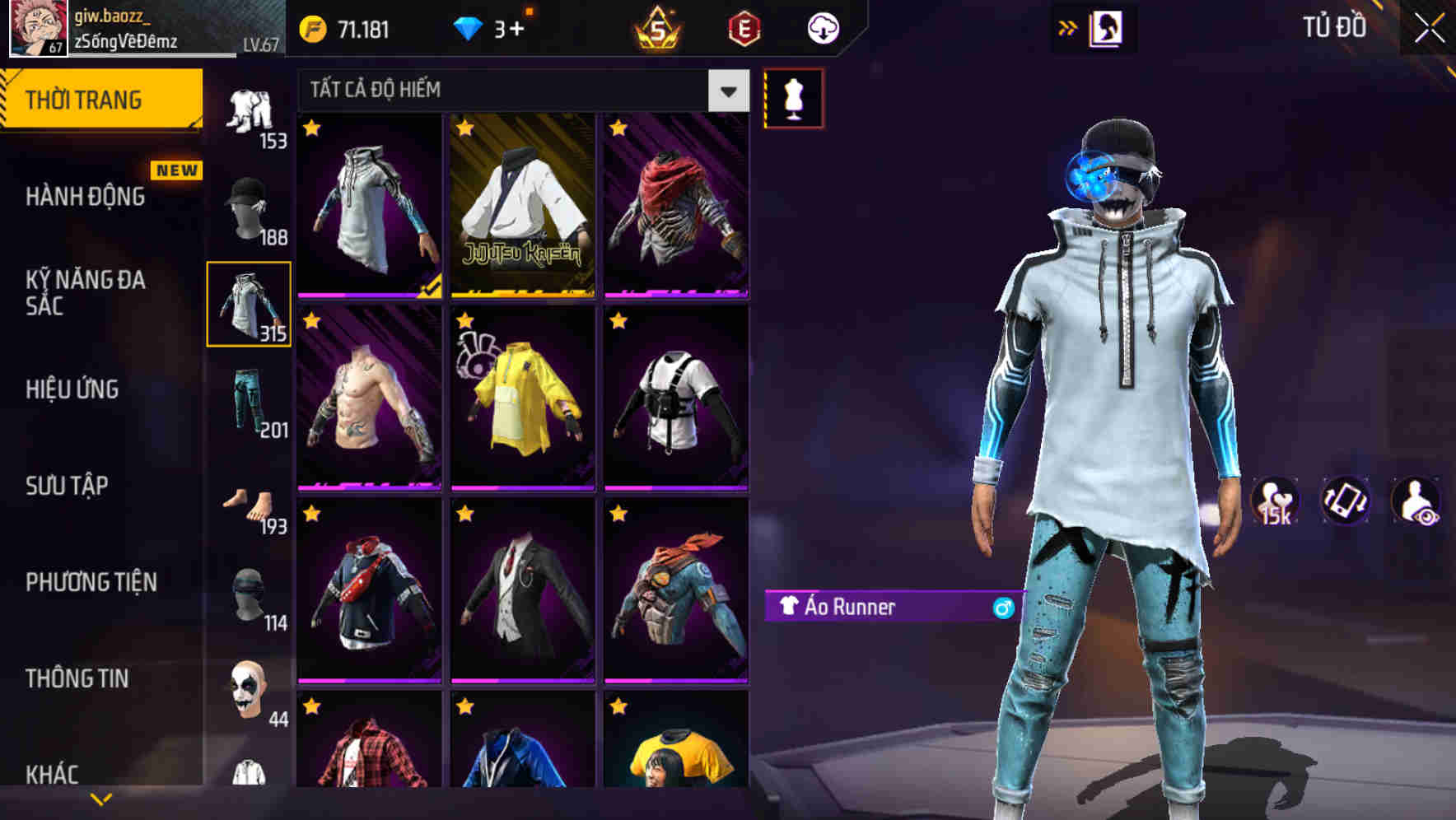Select the Jujutsu Kaisen white jacket thumbnail
The width and height of the screenshot is (1456, 820).
point(521,210)
